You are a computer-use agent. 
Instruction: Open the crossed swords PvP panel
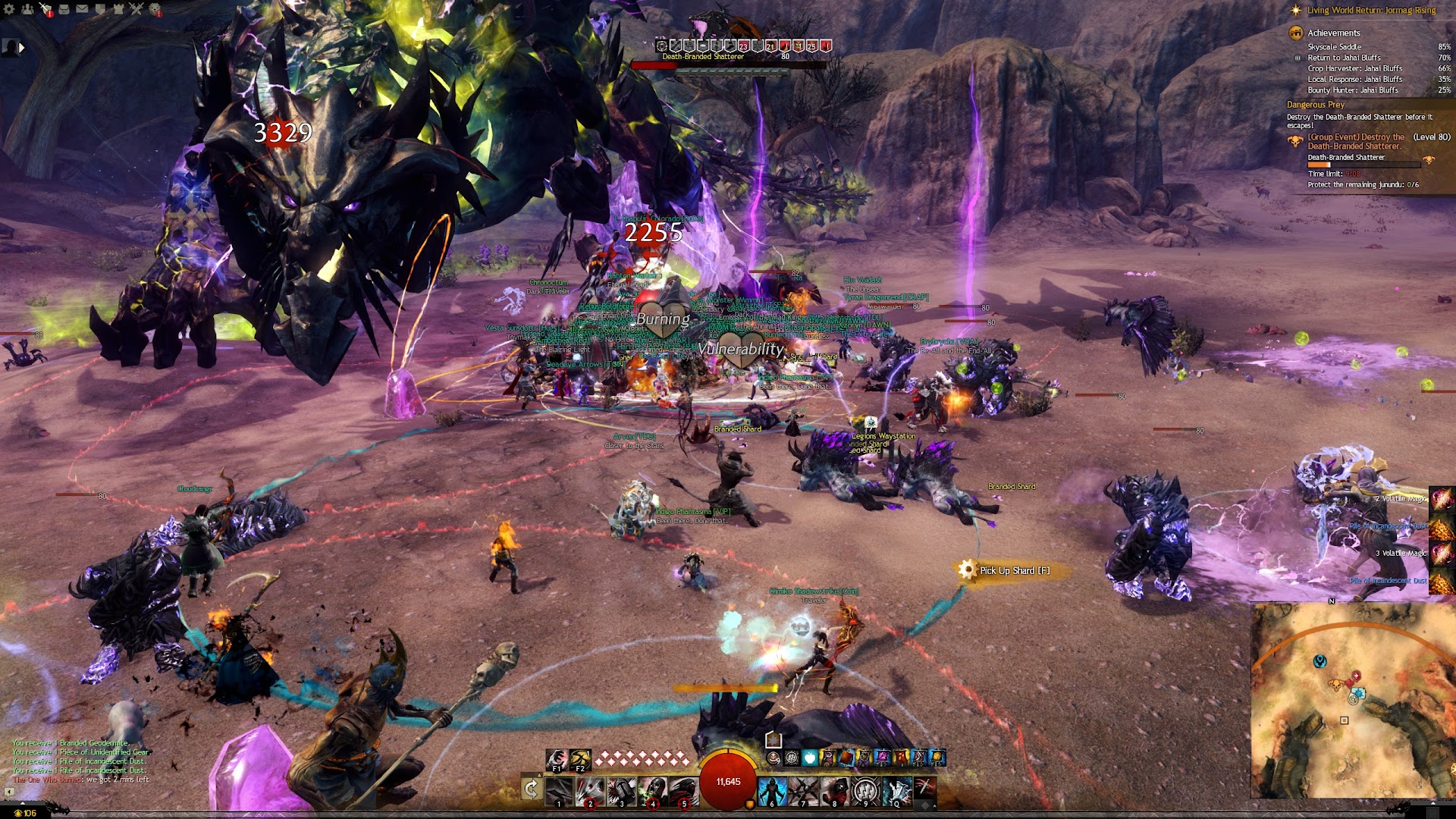tap(136, 9)
